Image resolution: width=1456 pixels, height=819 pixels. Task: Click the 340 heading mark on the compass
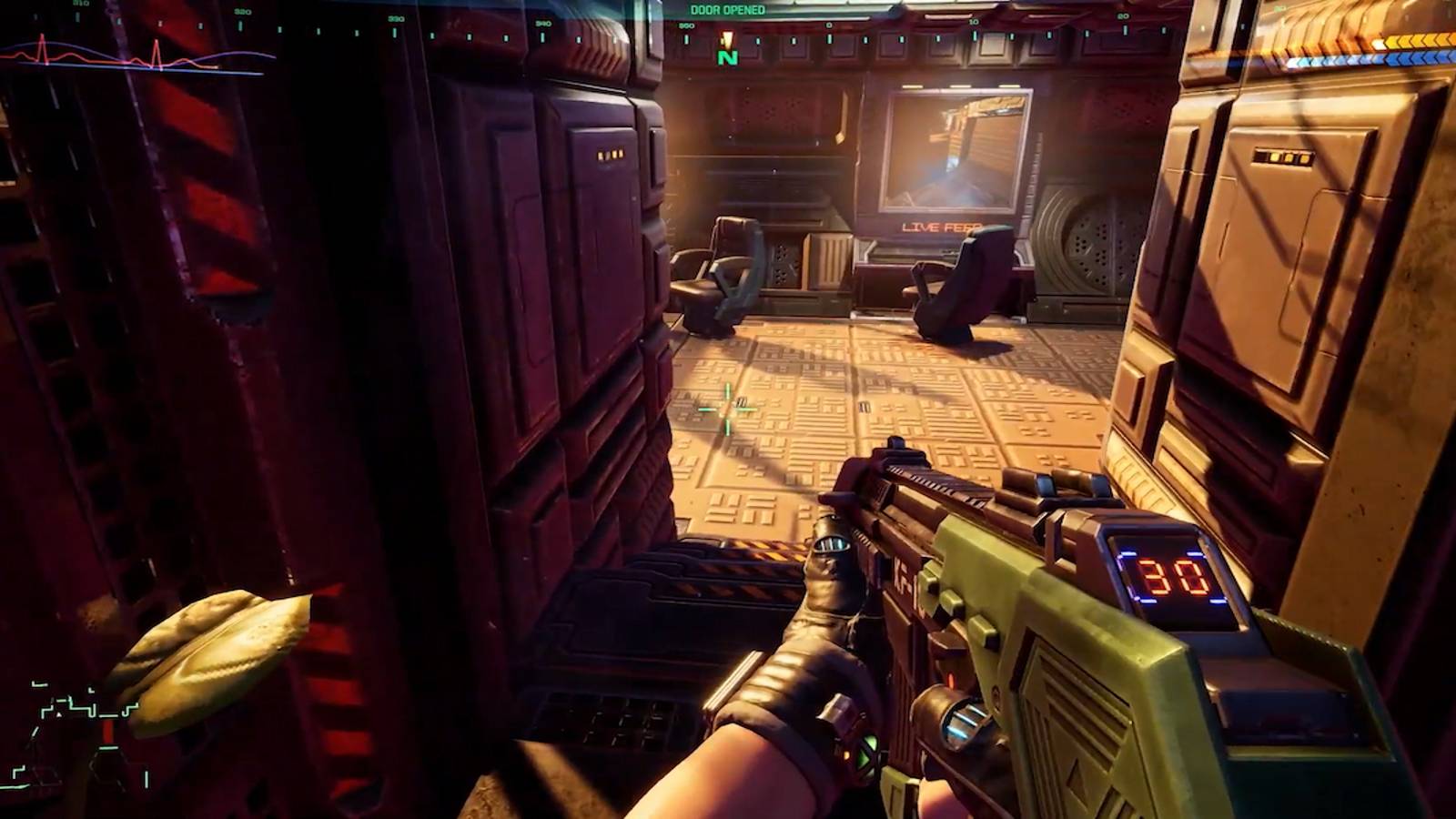pyautogui.click(x=543, y=25)
